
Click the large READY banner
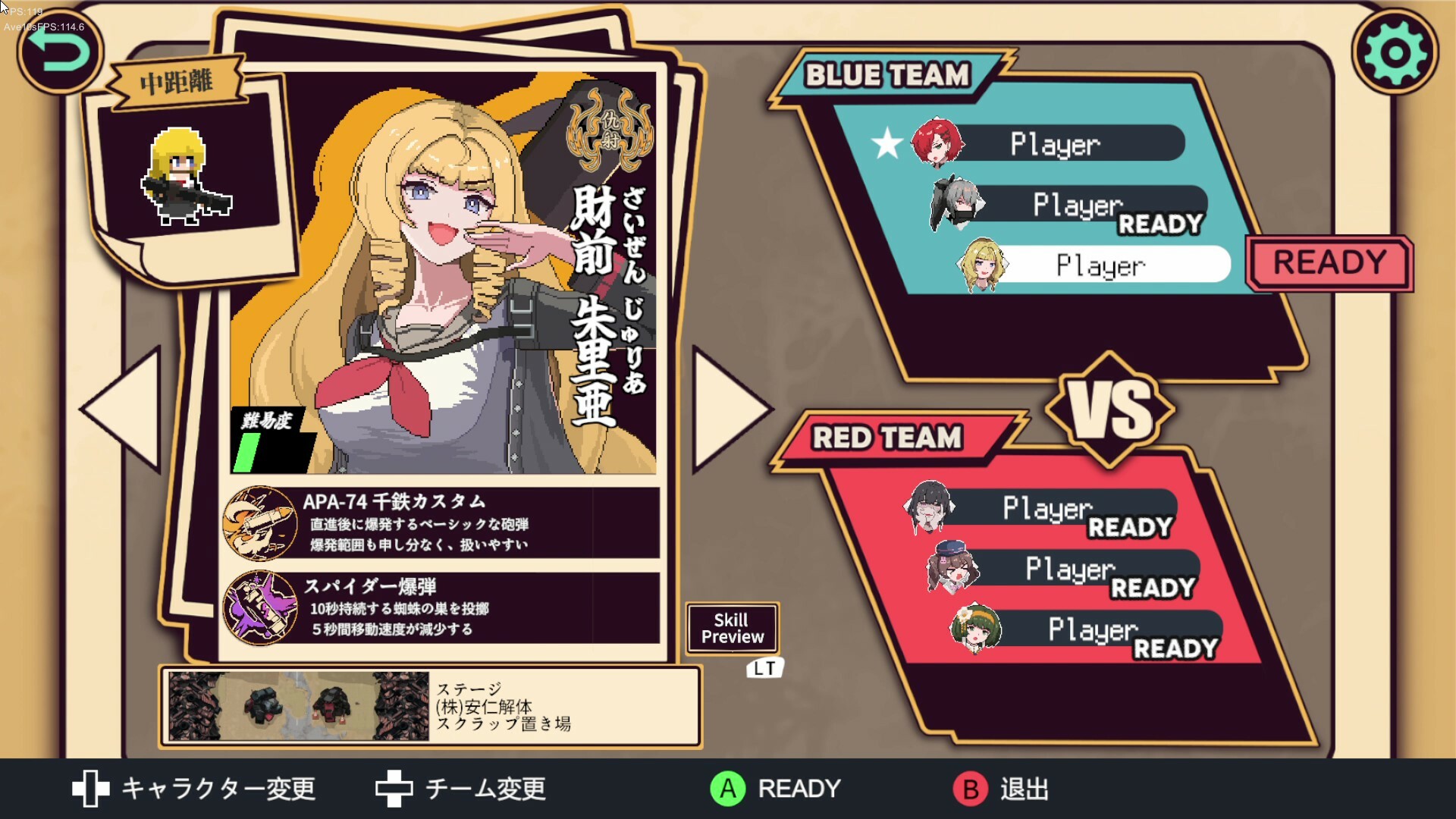(x=1329, y=263)
